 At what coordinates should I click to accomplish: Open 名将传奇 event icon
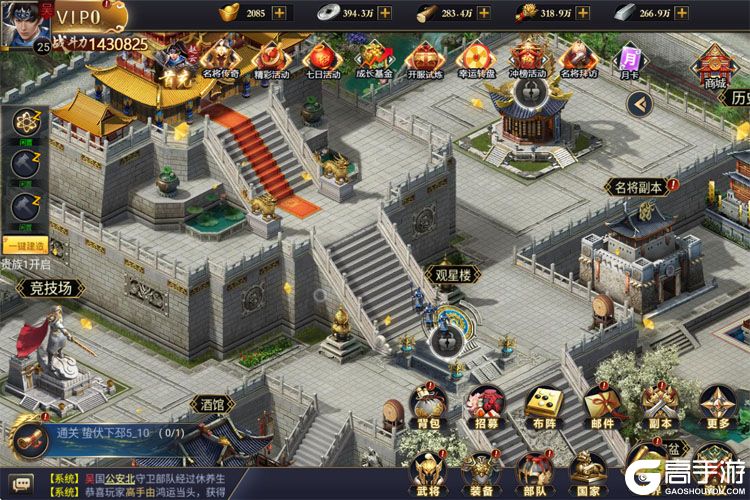221,57
